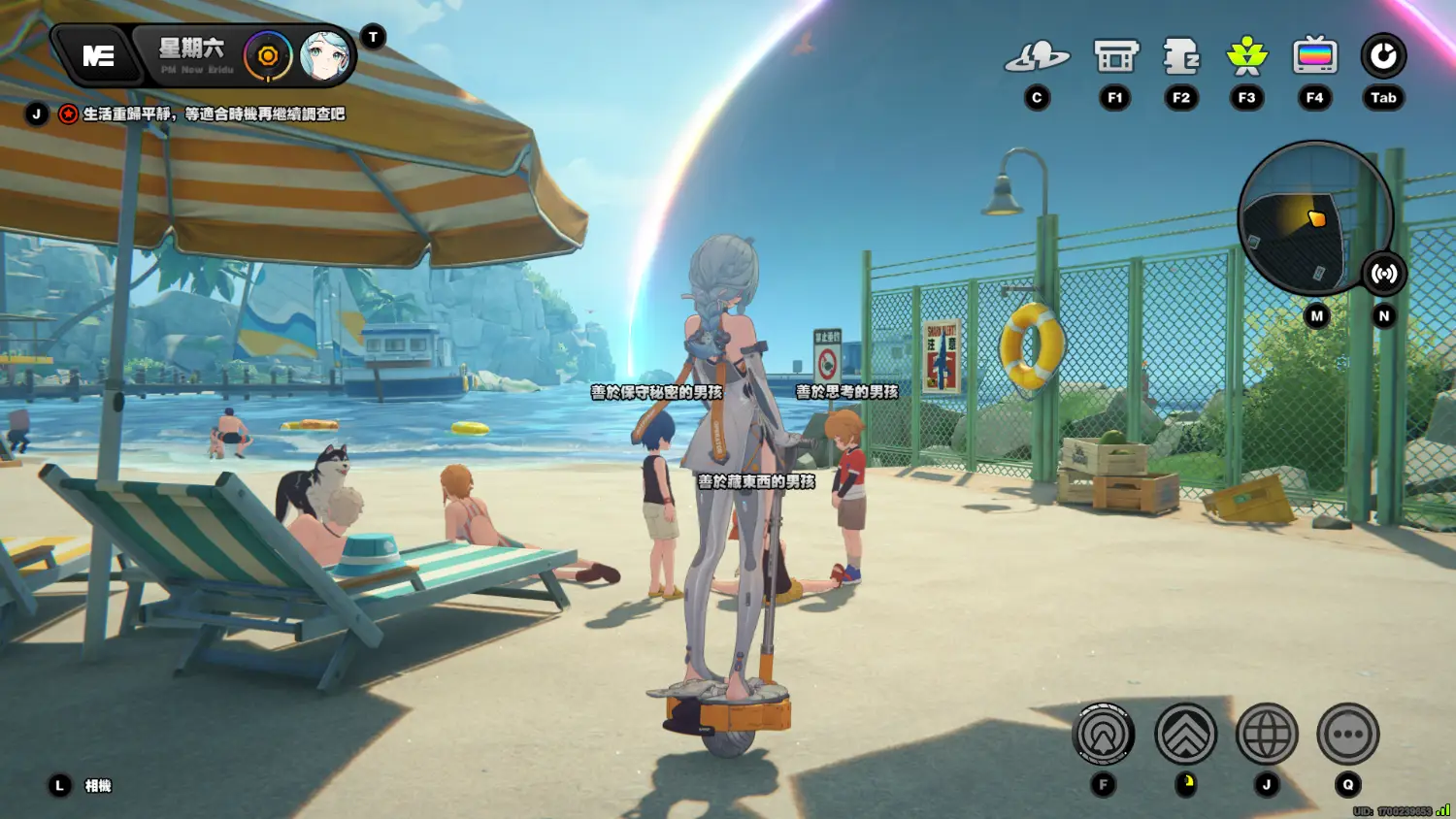The height and width of the screenshot is (819, 1456).
Task: Open the colorful TV icon
Action: point(1314,57)
